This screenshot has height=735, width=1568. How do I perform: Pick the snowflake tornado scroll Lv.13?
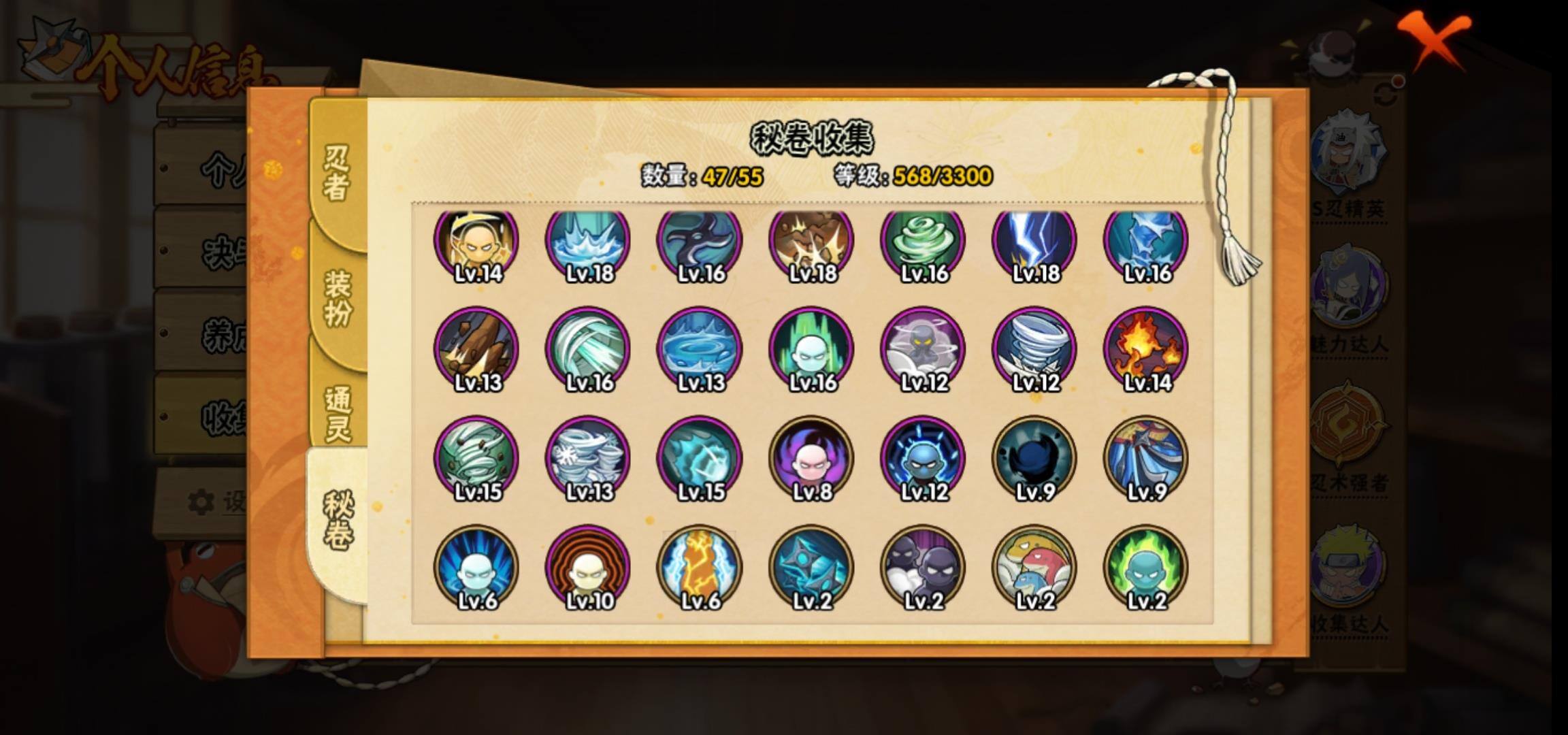[x=588, y=457]
